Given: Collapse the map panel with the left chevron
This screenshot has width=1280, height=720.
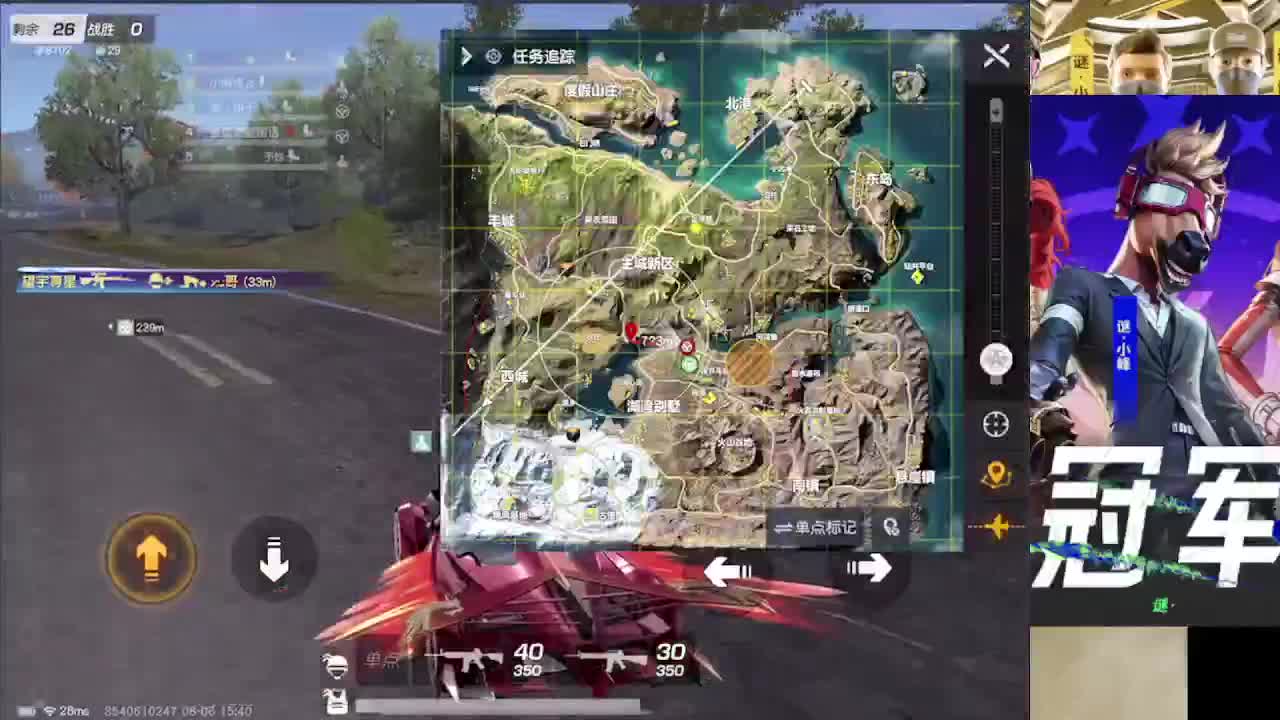Looking at the screenshot, I should [466, 57].
